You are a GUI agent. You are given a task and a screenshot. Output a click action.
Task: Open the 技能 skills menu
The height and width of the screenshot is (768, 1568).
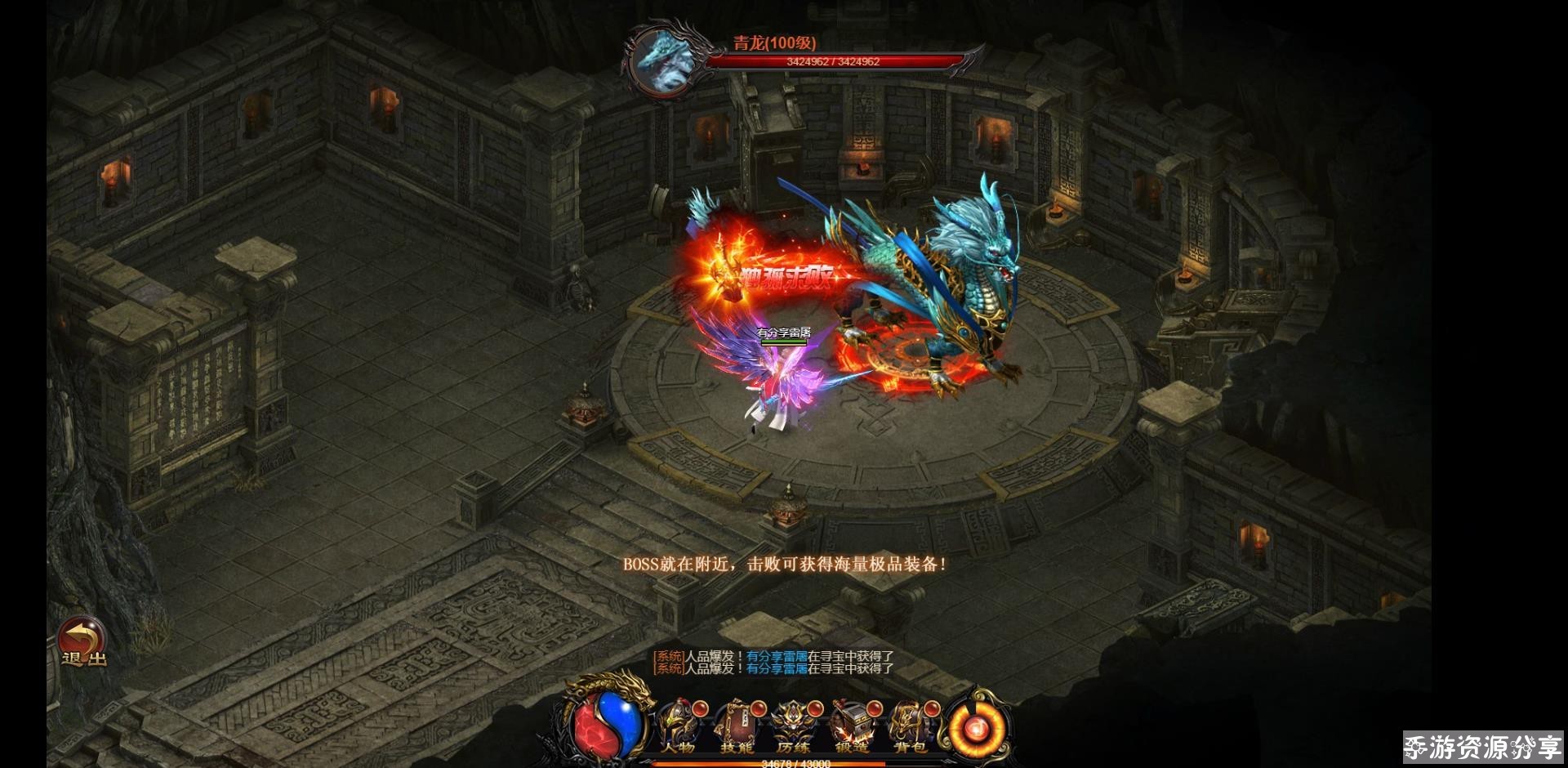pos(736,728)
